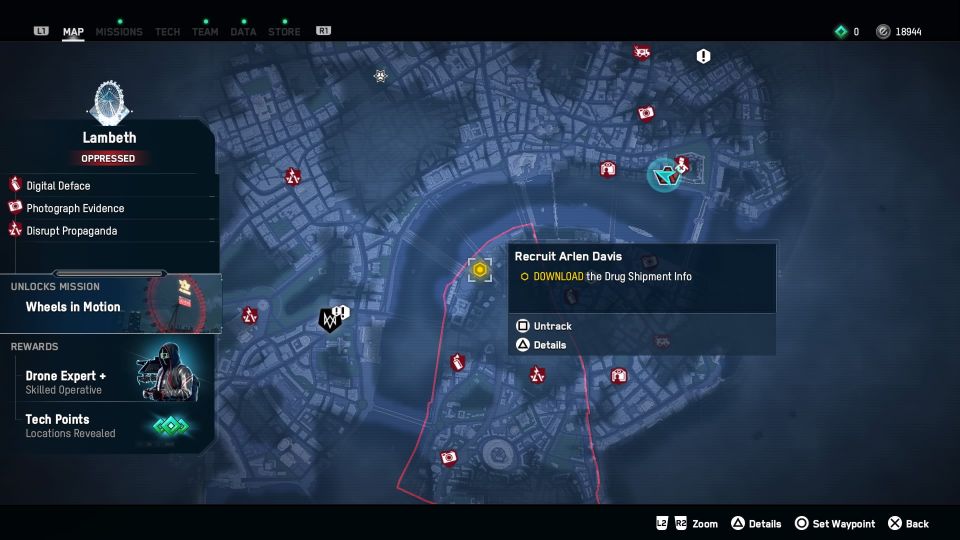The image size is (960, 540).
Task: Open the Wheels in Motion mission entry
Action: (x=73, y=307)
